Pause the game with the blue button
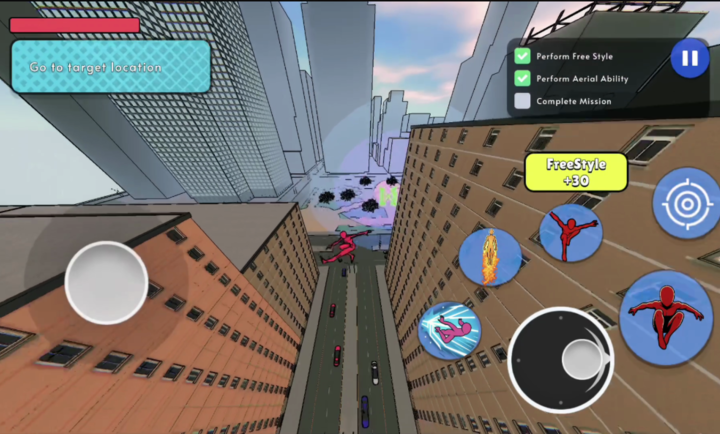The image size is (720, 434). (x=689, y=58)
